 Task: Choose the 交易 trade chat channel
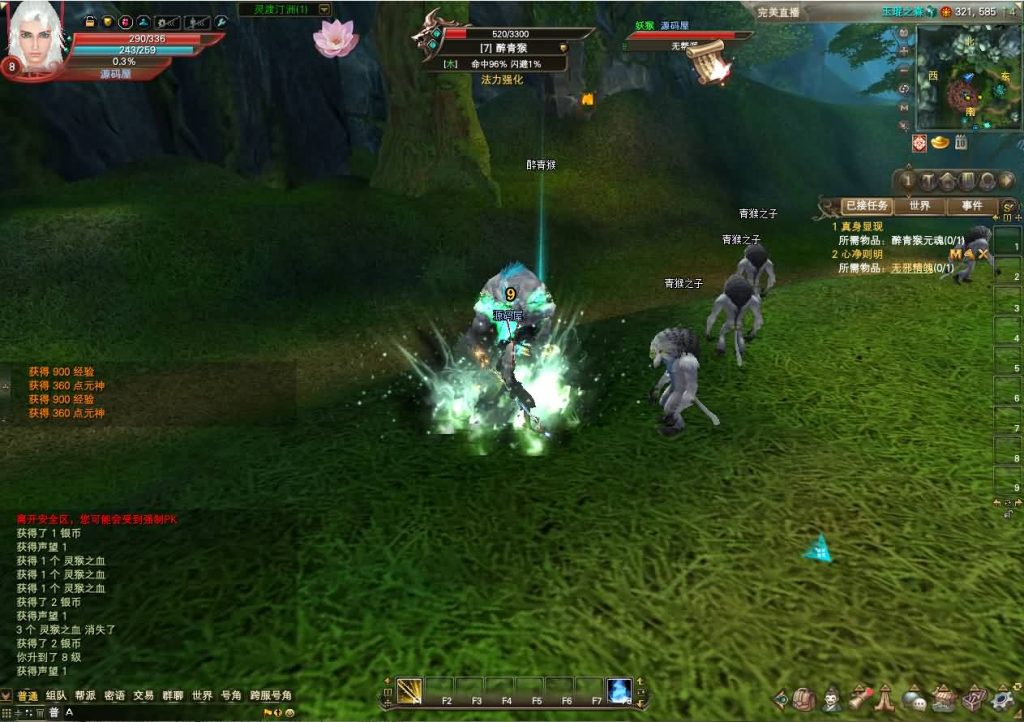144,696
